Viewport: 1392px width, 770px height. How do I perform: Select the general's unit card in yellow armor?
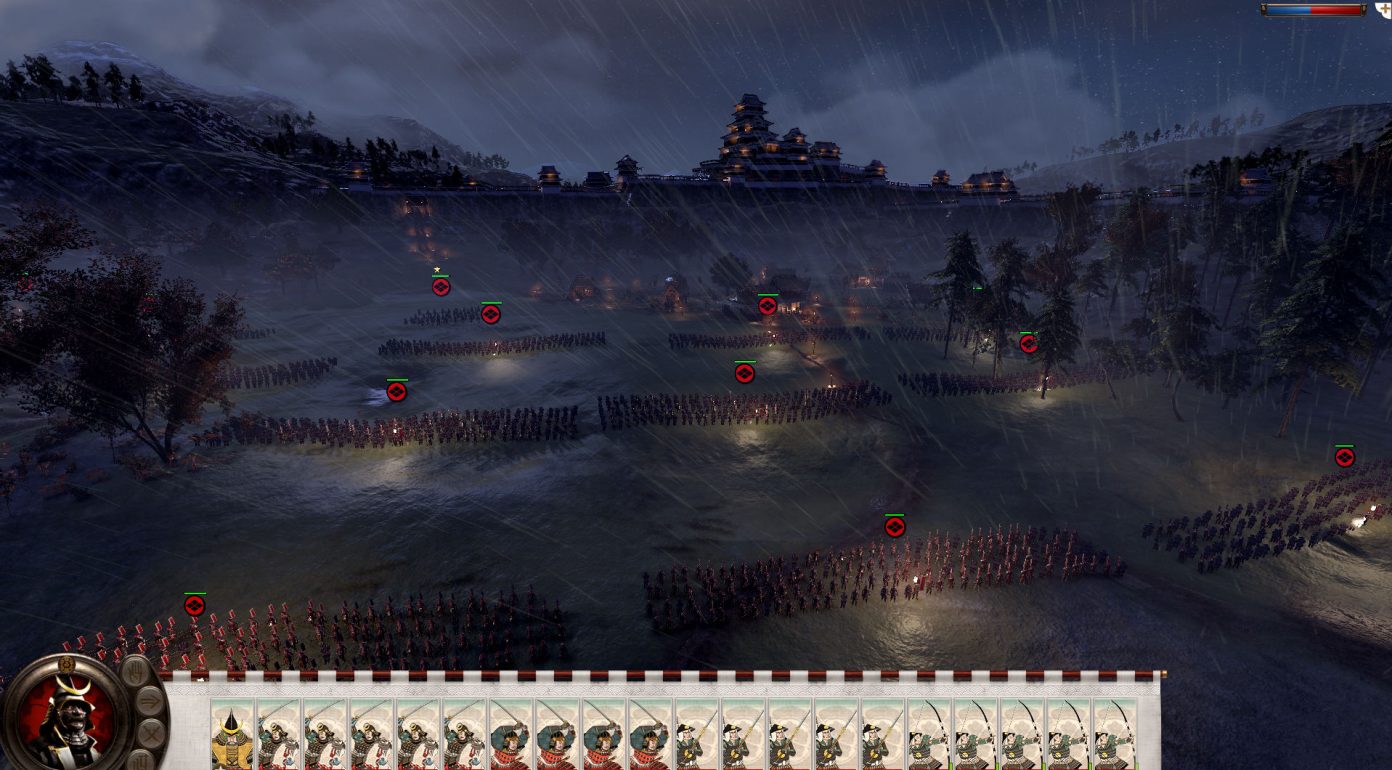pos(232,737)
